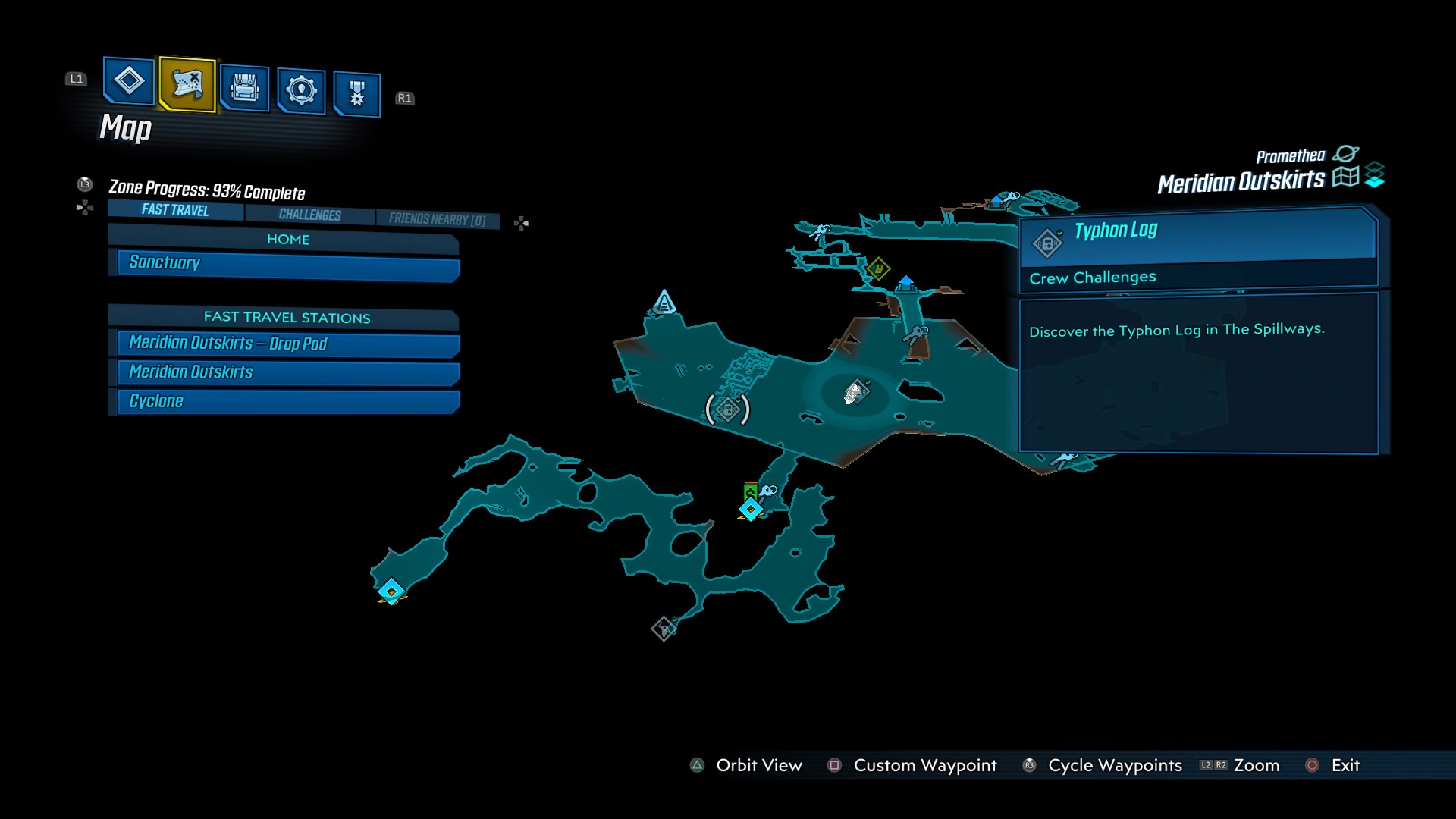The height and width of the screenshot is (819, 1456).
Task: Click the triangle marker on the map
Action: [664, 303]
